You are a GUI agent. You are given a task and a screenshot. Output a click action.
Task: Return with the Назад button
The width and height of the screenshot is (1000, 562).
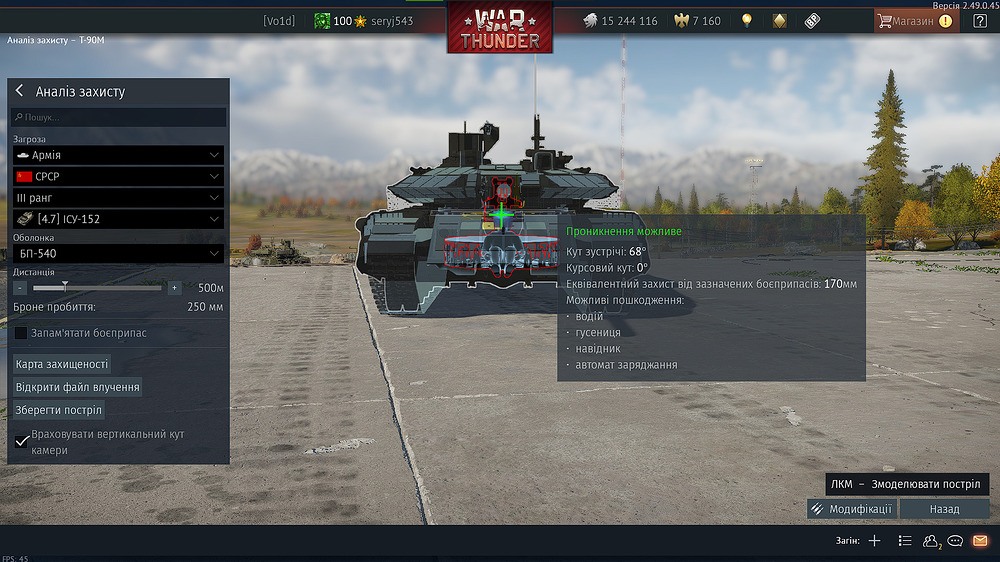(944, 509)
